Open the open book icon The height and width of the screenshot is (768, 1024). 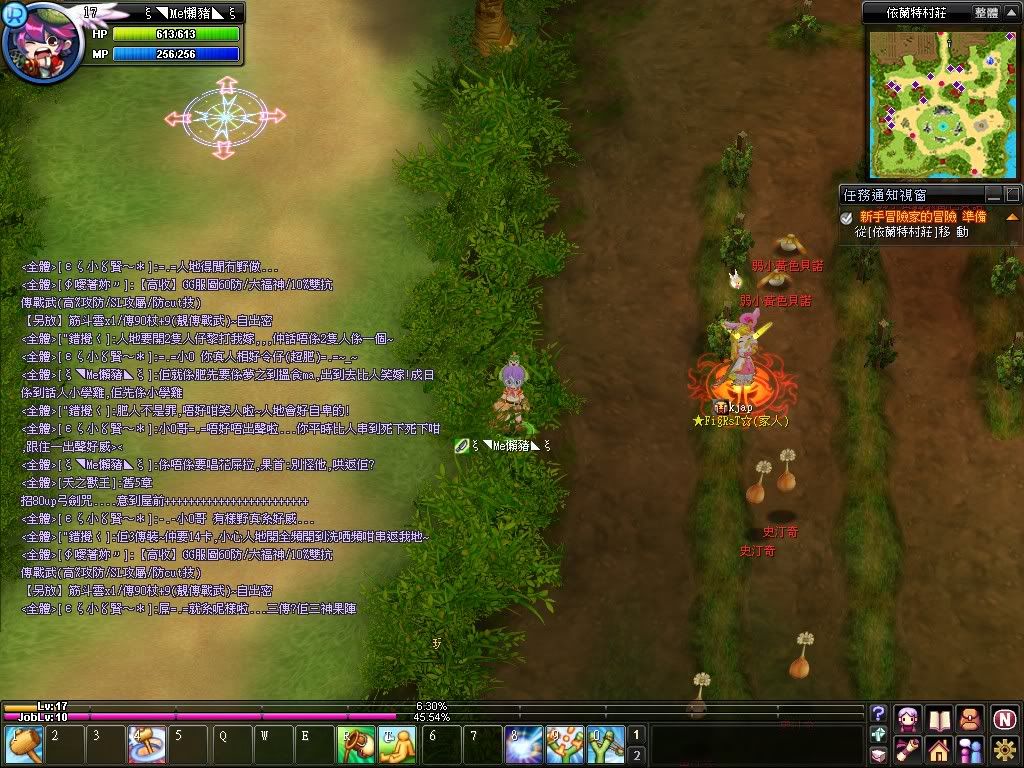coord(940,718)
